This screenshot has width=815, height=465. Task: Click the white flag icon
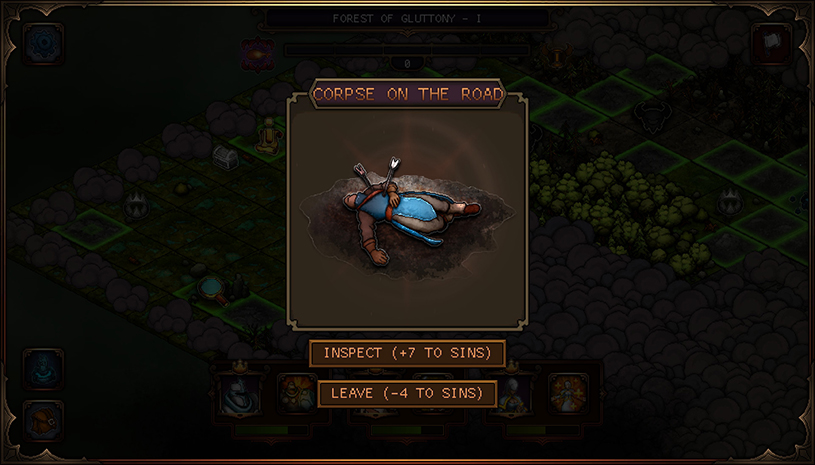click(772, 44)
